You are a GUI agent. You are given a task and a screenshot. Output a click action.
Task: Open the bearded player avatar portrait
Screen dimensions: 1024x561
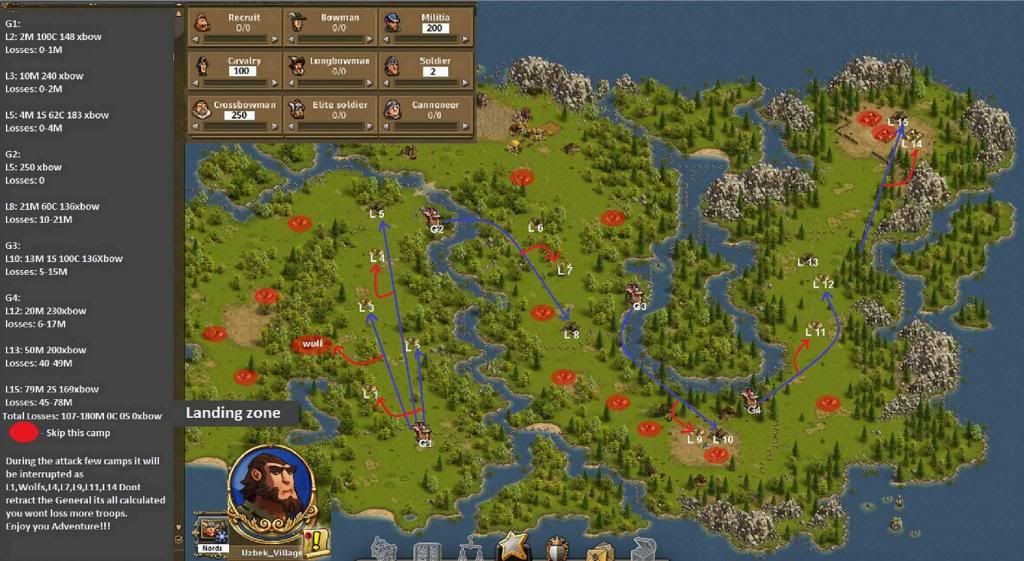[271, 488]
